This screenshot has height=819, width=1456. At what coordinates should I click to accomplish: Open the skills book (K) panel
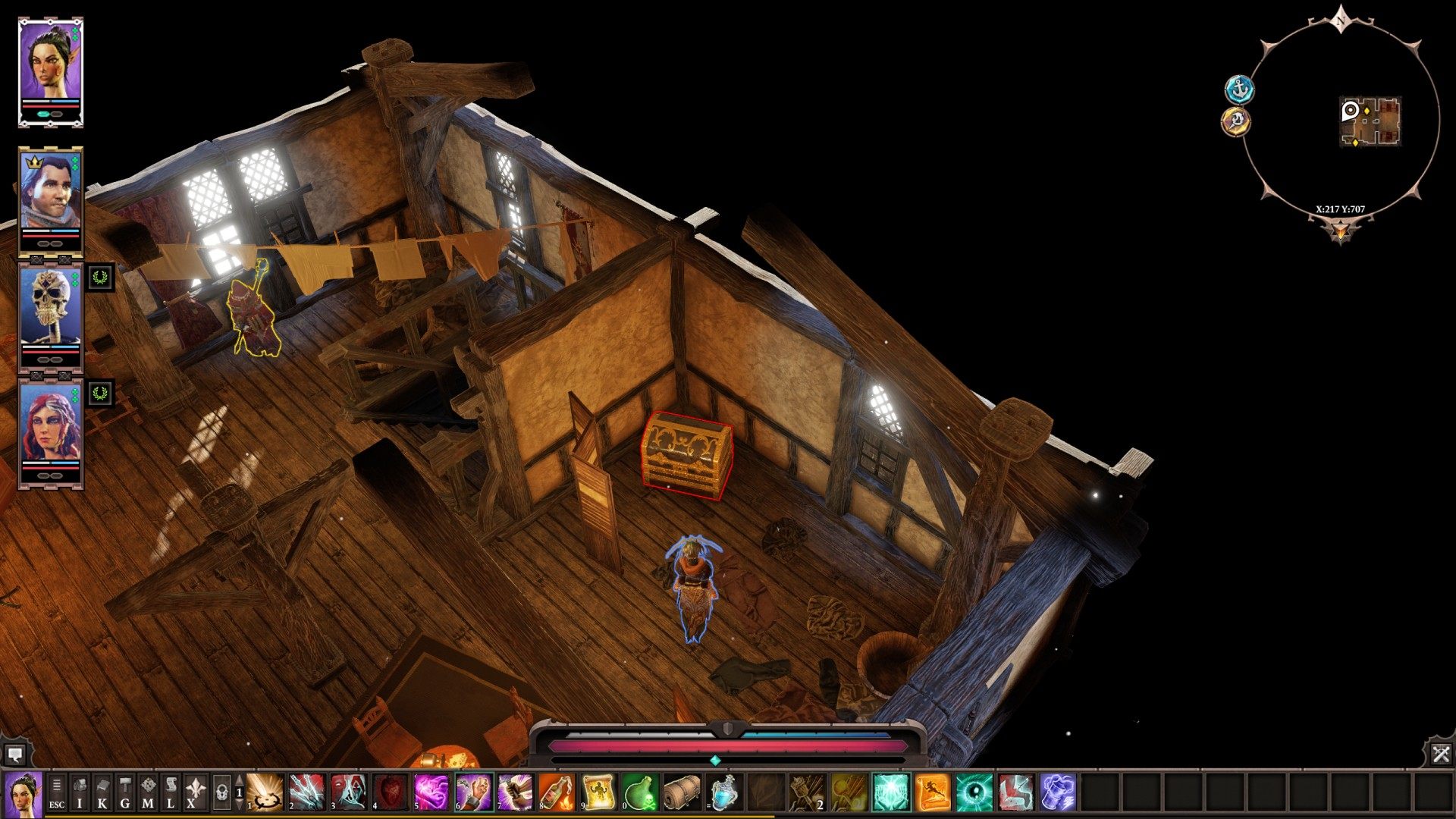point(102,793)
